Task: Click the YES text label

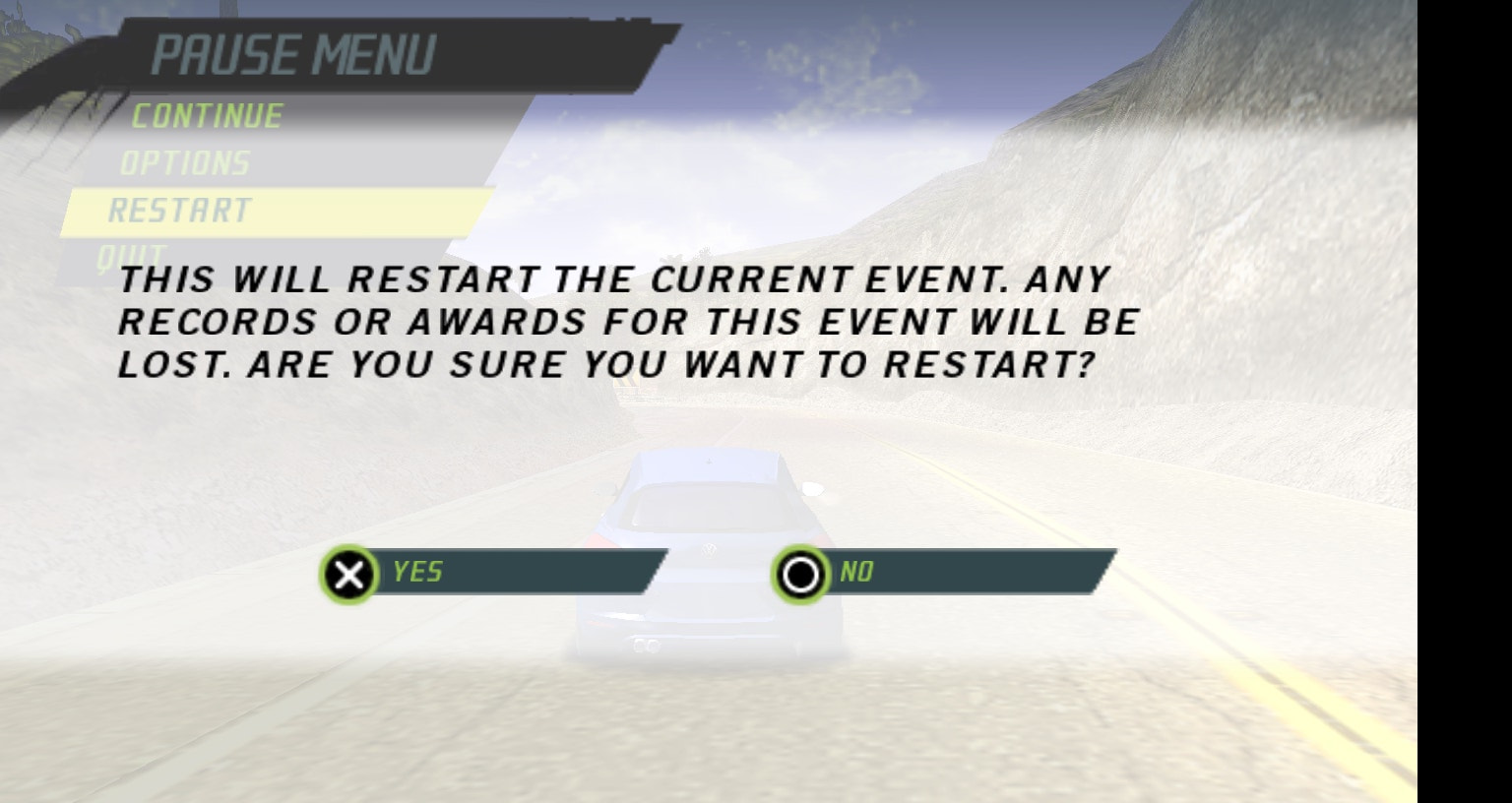Action: pos(417,572)
